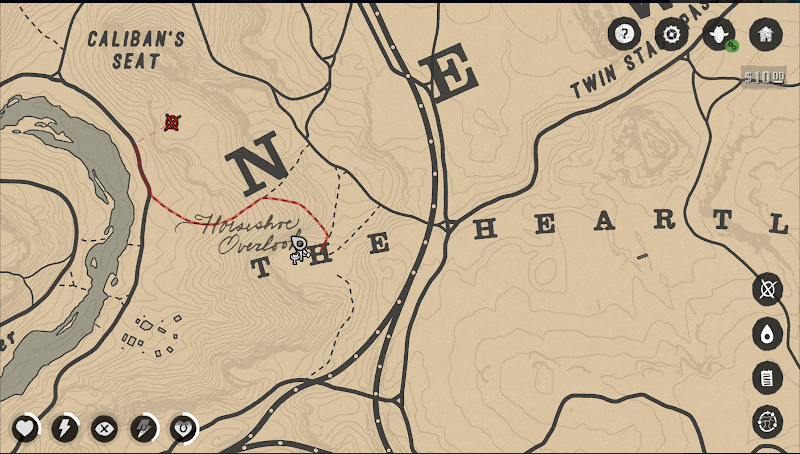Select the horse health core icon
800x454 pixels.
[183, 429]
